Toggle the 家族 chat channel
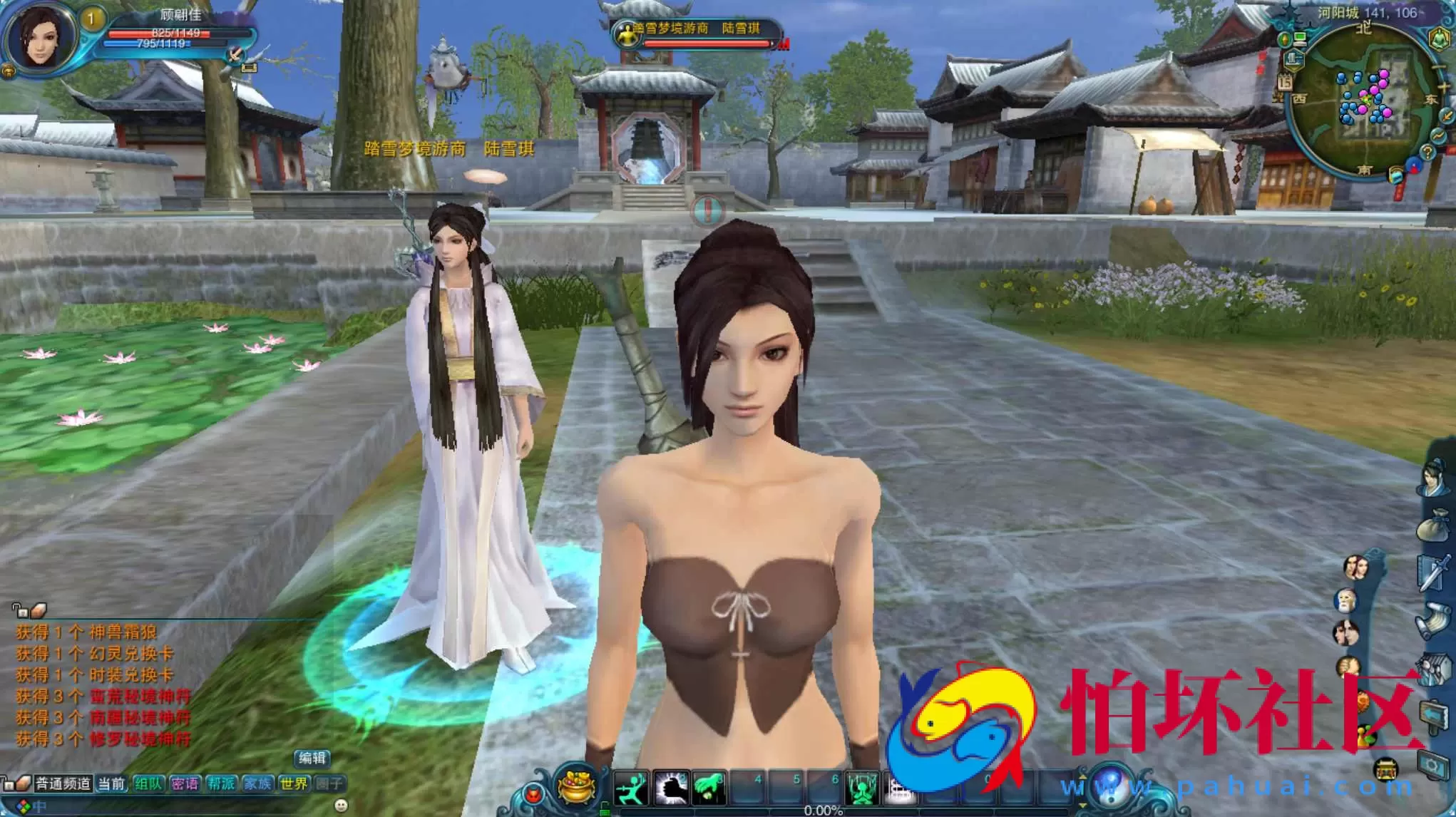 [x=257, y=783]
